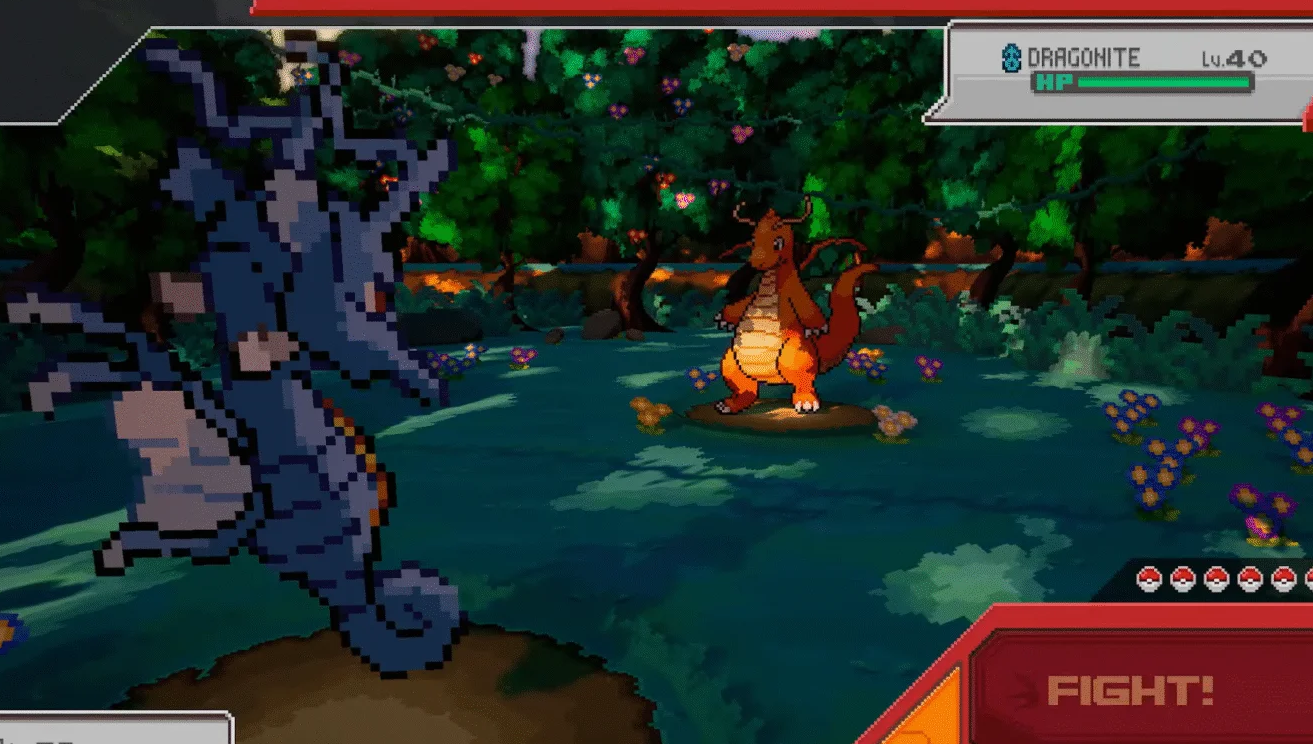Click the Dragonite name label

coord(1083,55)
